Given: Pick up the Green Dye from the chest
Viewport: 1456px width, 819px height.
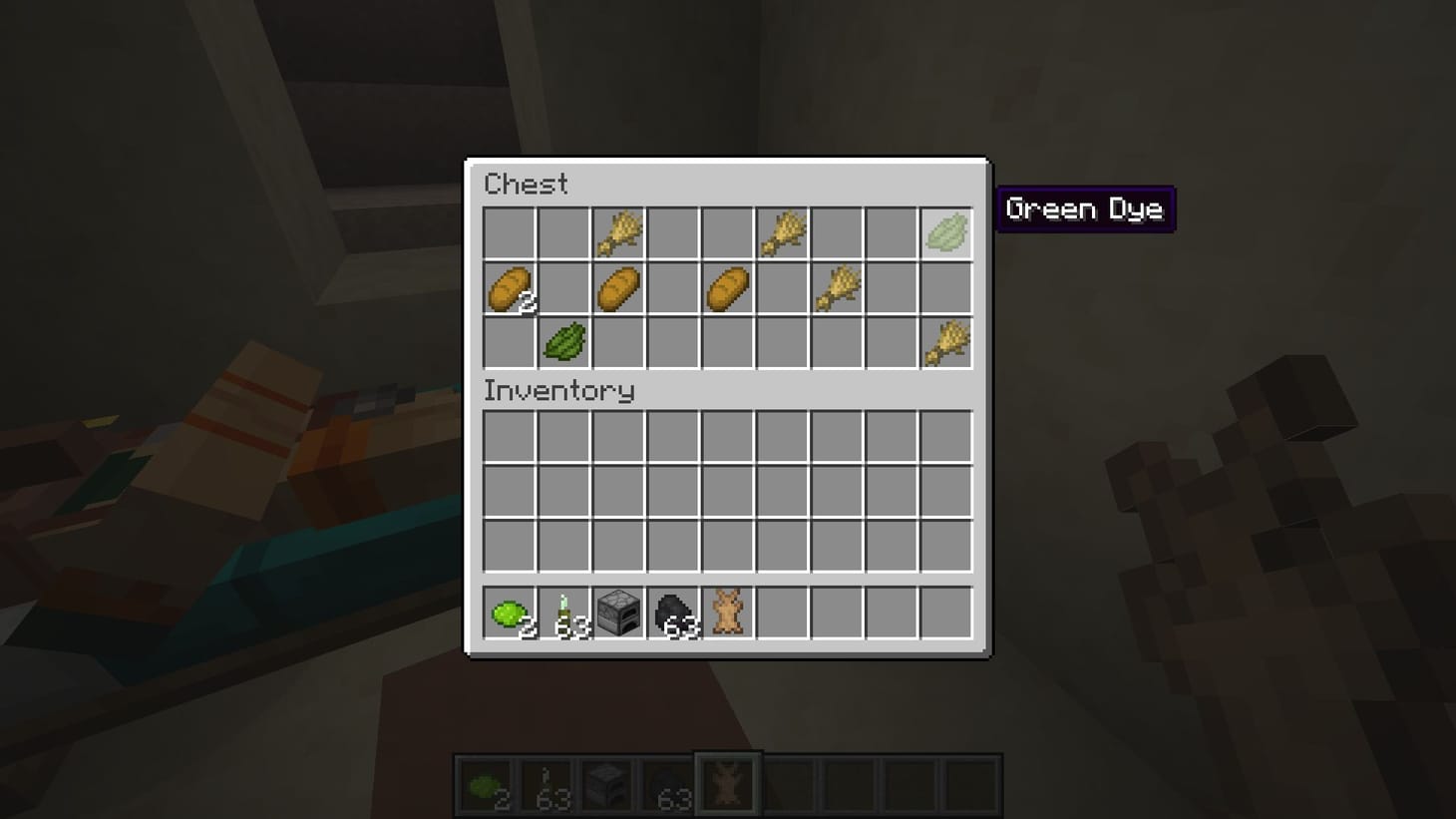Looking at the screenshot, I should 945,233.
